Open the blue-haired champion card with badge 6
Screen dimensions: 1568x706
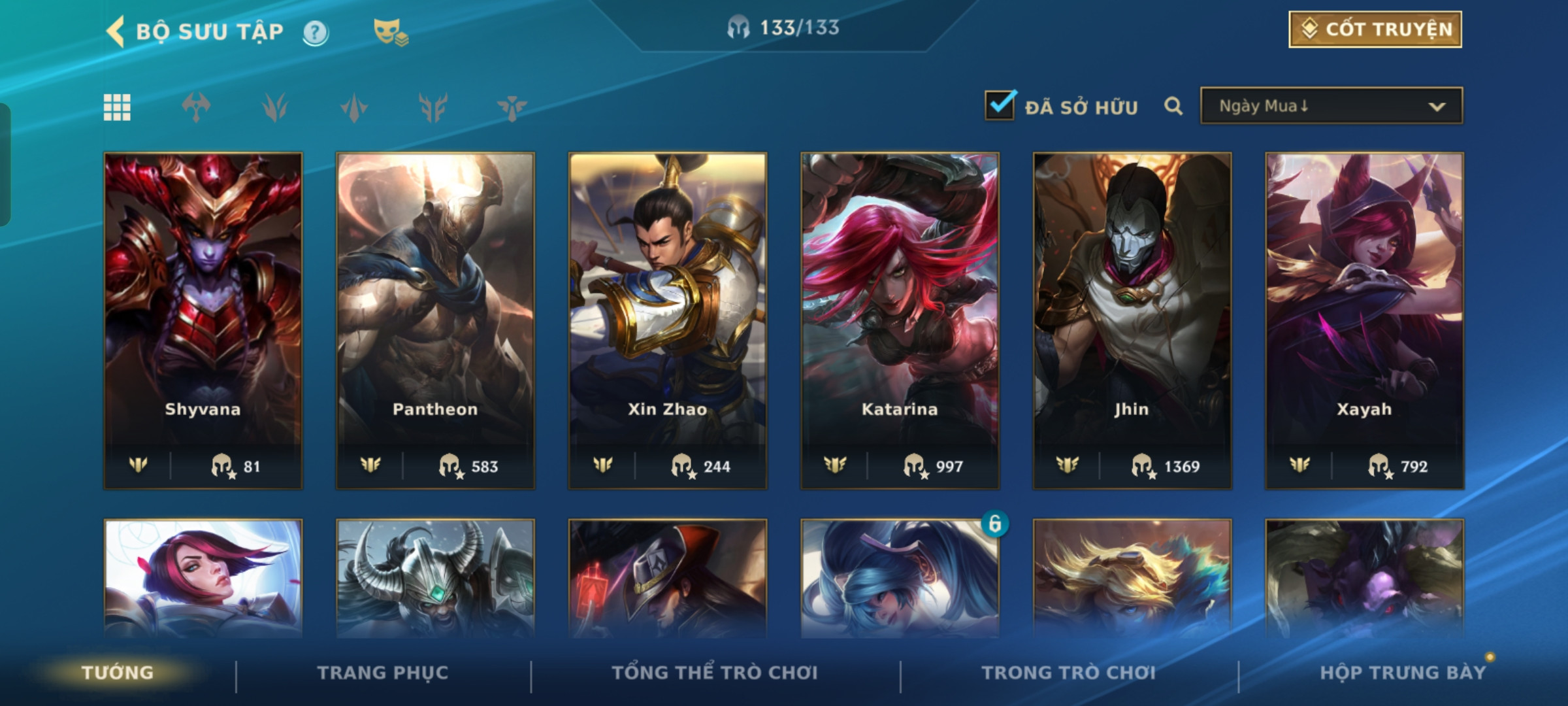pos(900,579)
